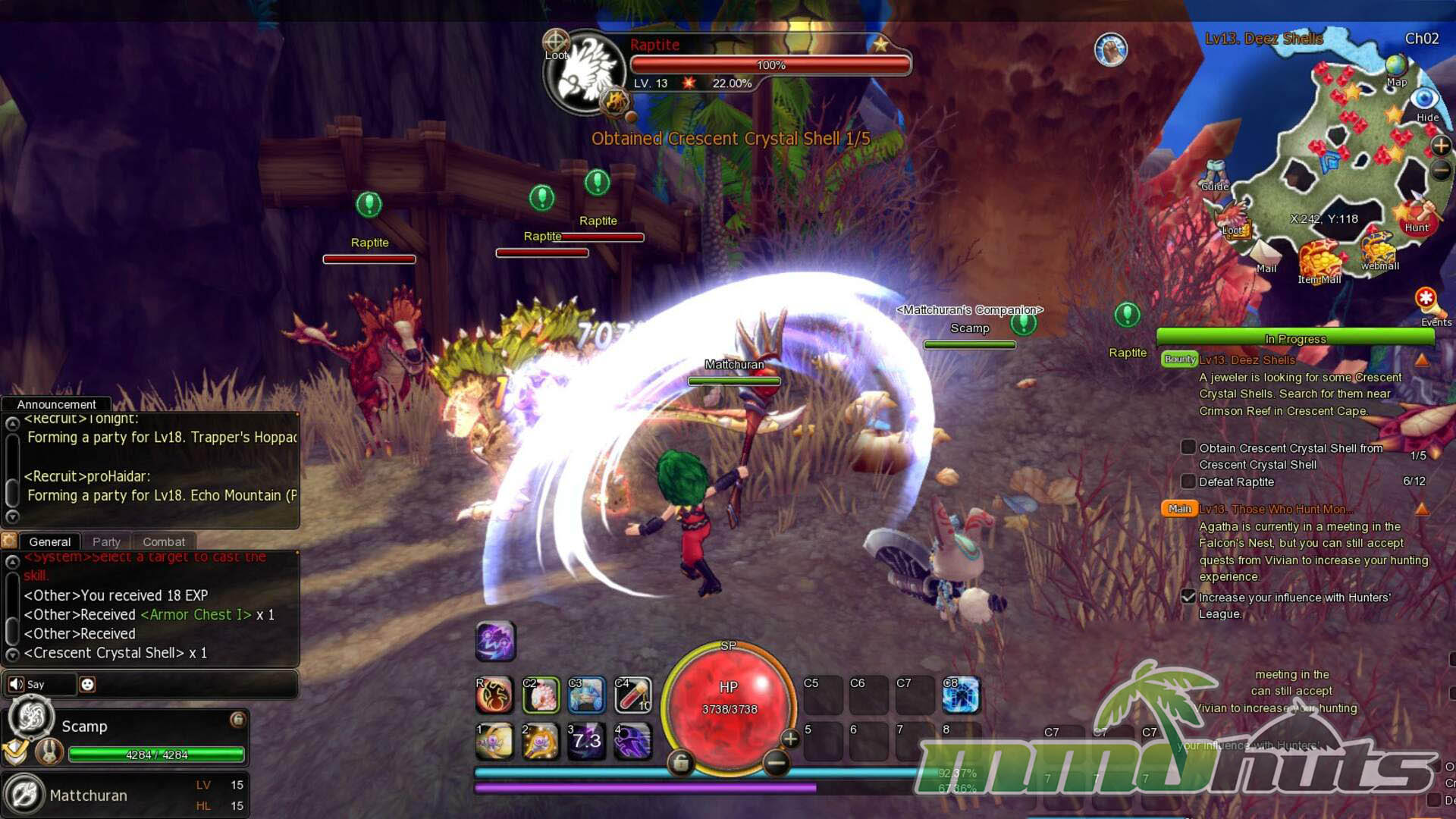
Task: Zoom in the minimap with plus button
Action: tap(1441, 146)
